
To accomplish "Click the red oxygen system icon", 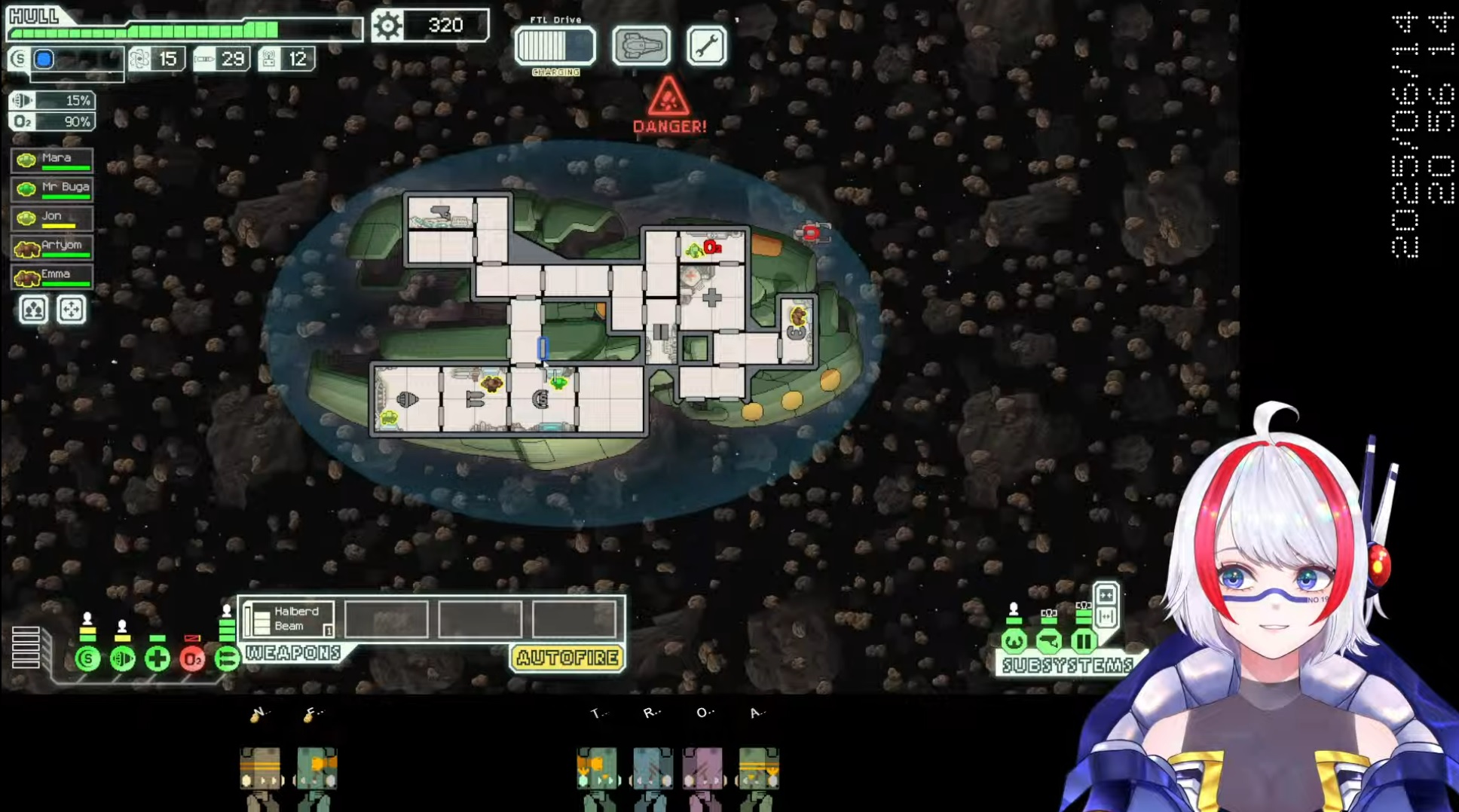I will 192,659.
